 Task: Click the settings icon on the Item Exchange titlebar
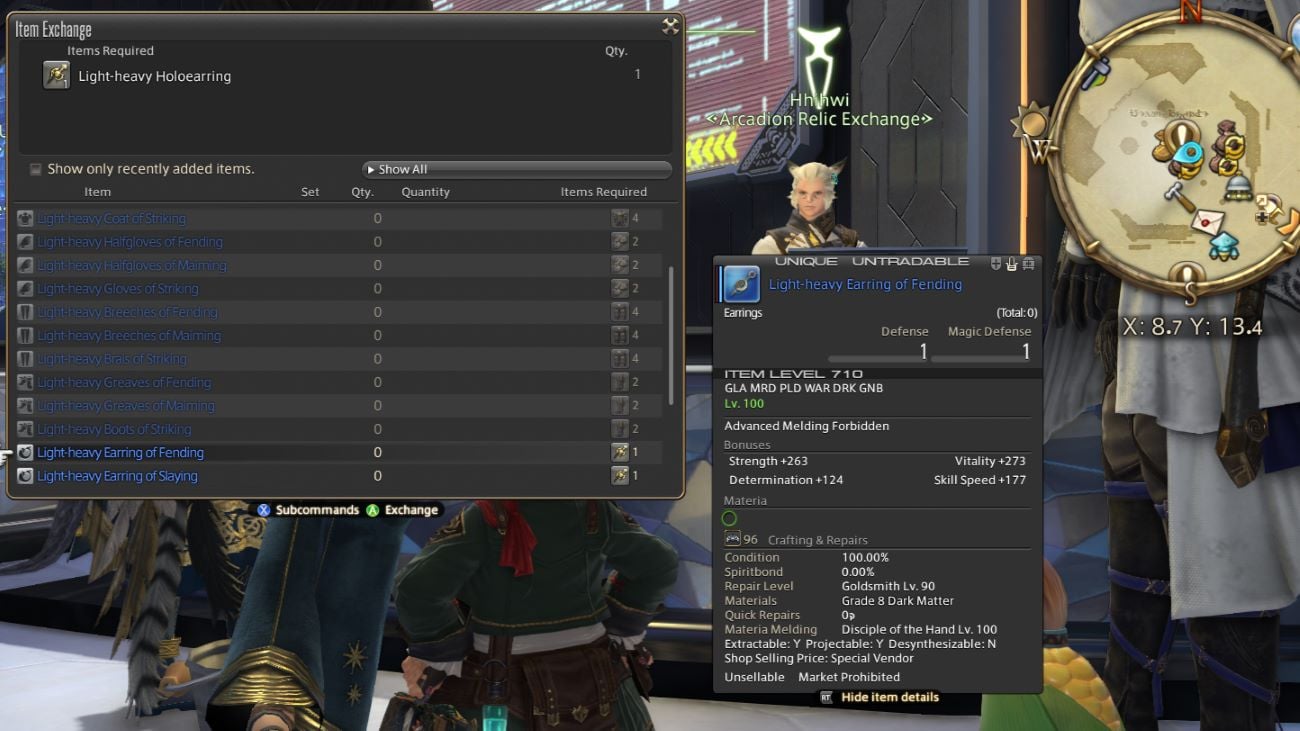coord(669,26)
